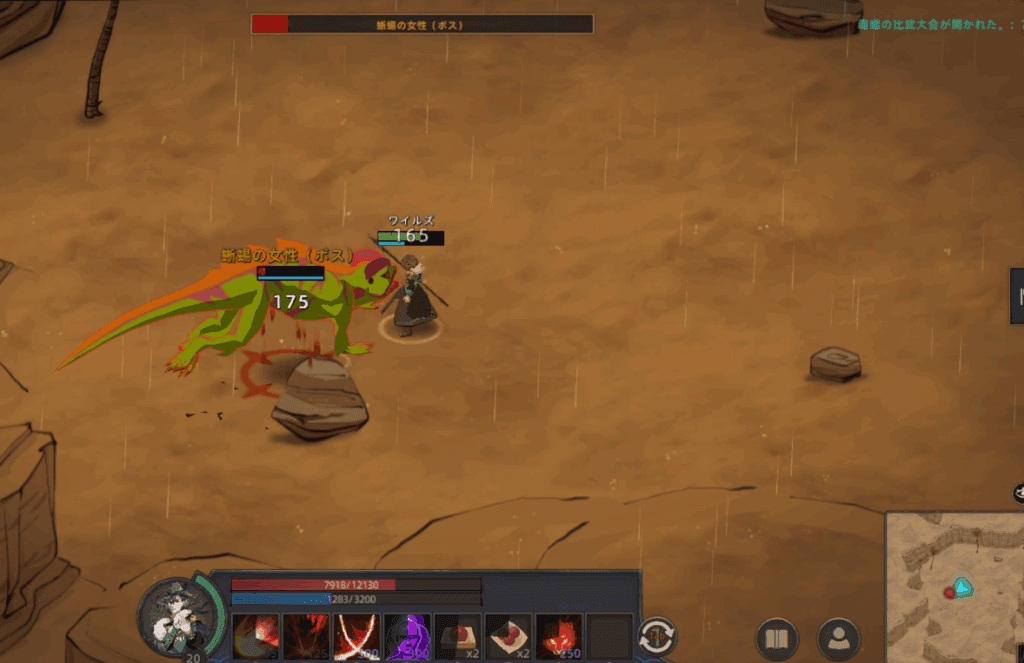Image resolution: width=1024 pixels, height=663 pixels.
Task: Use the darkened meat-on-board item
Action: point(458,637)
